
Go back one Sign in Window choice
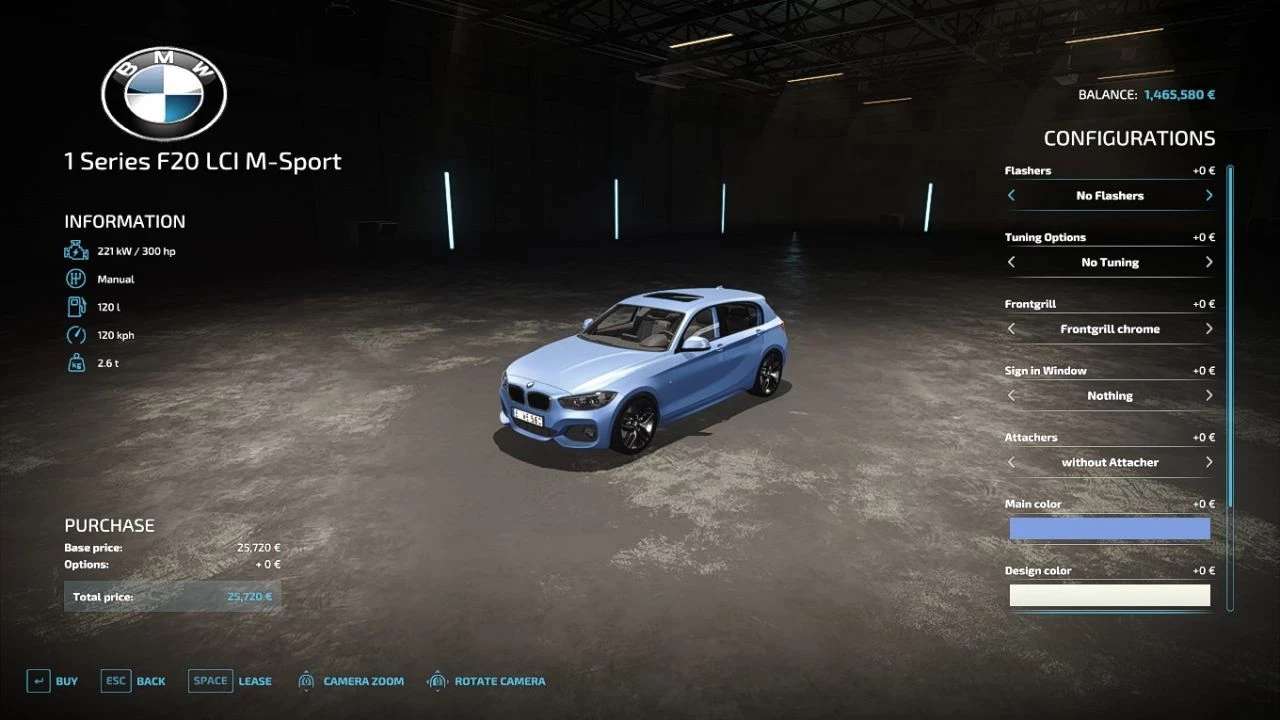(x=1011, y=396)
